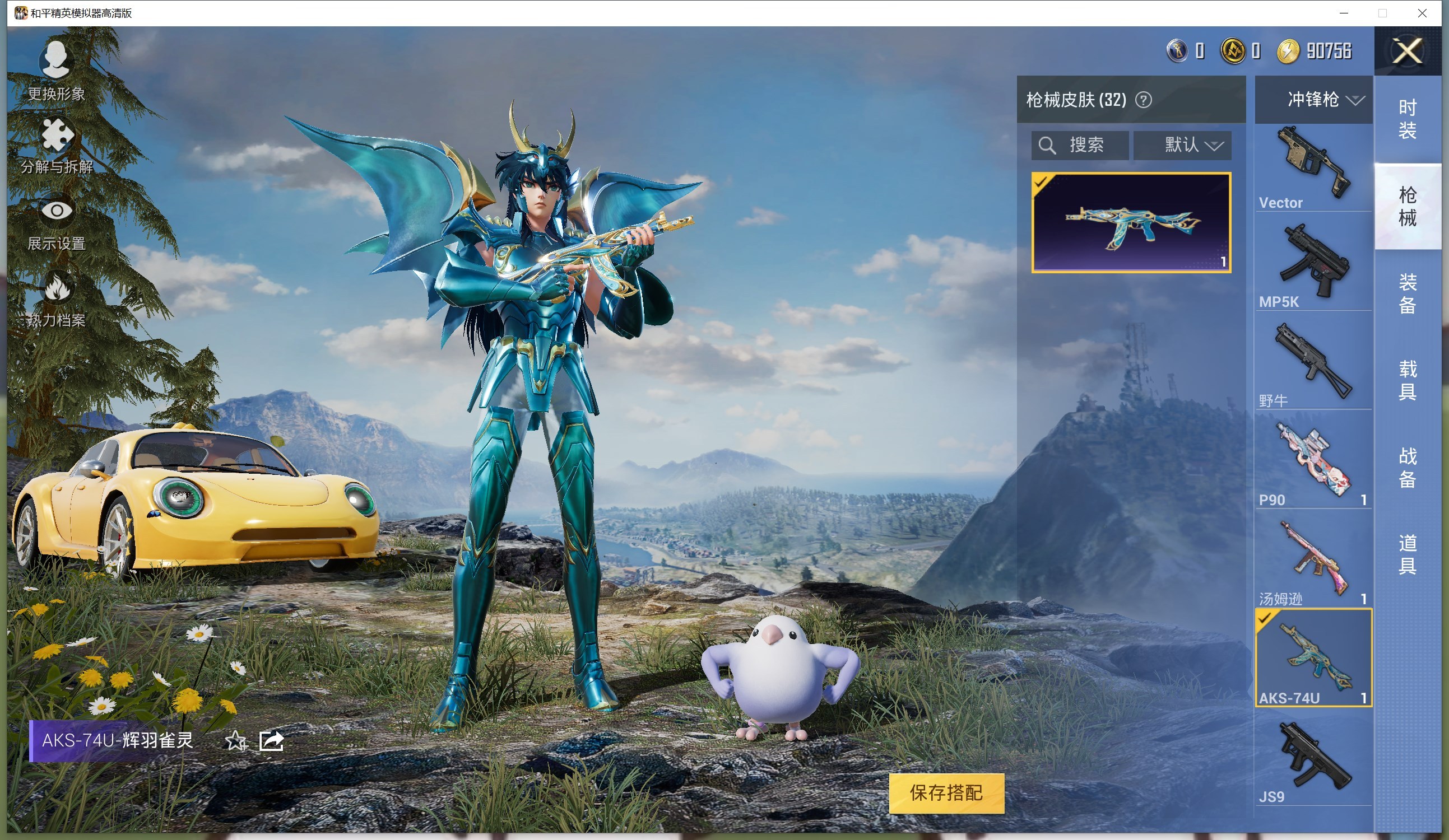Minimize the emulator window
Screen dimensions: 1449x840
1344,13
